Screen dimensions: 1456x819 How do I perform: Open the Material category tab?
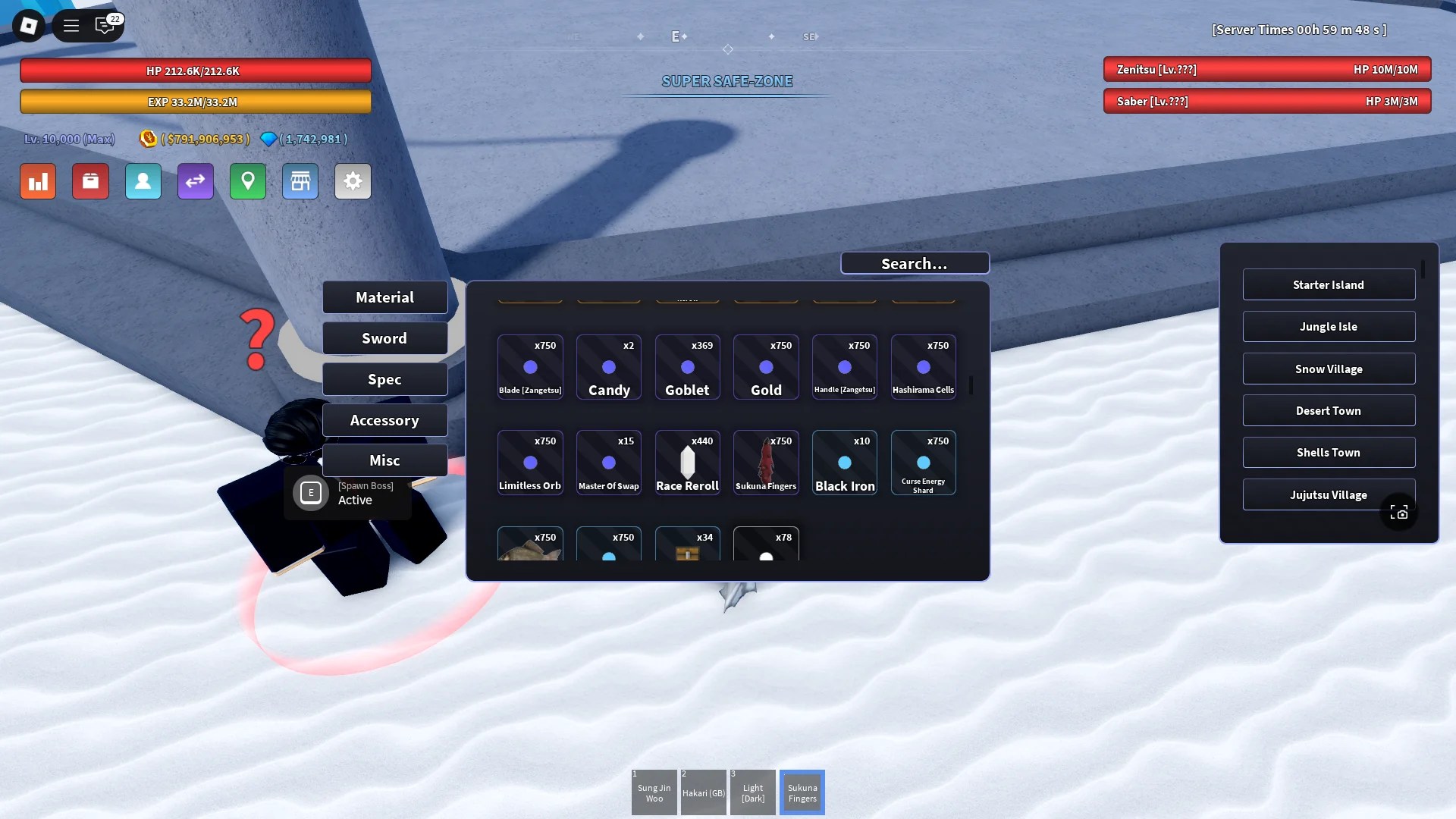click(x=384, y=297)
